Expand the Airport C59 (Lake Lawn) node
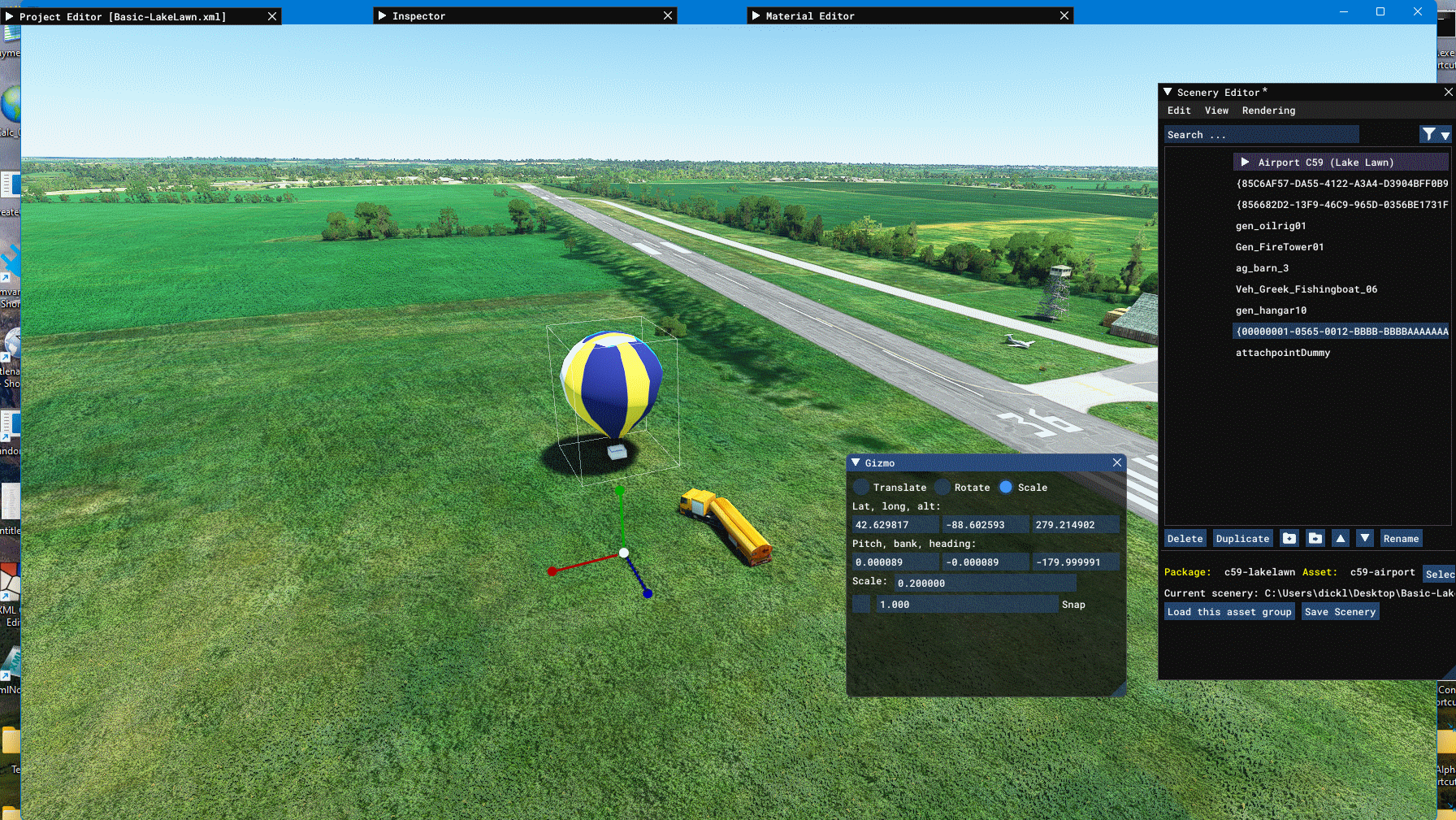Viewport: 1456px width, 820px height. point(1246,162)
